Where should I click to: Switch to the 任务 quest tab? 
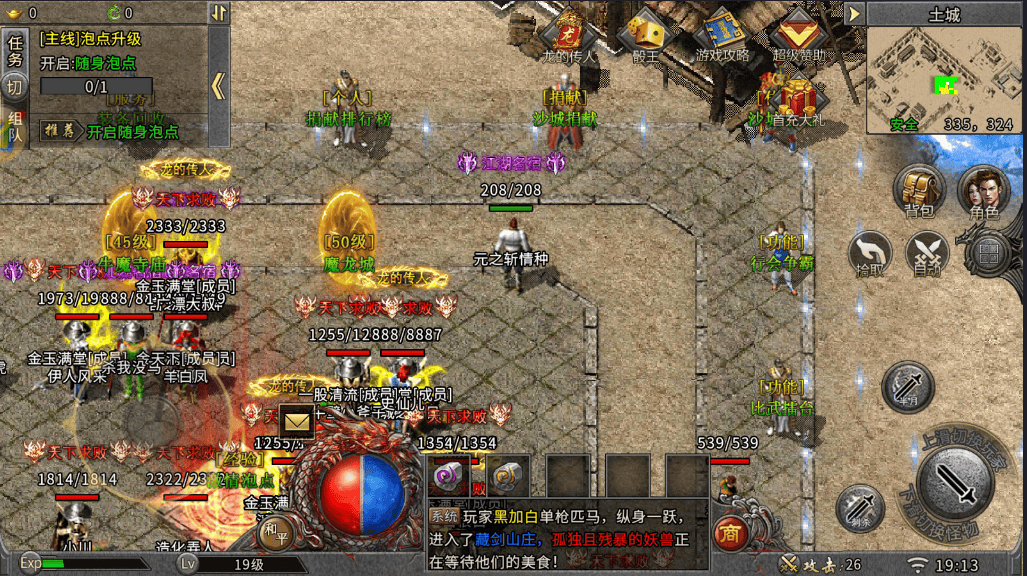tap(15, 50)
